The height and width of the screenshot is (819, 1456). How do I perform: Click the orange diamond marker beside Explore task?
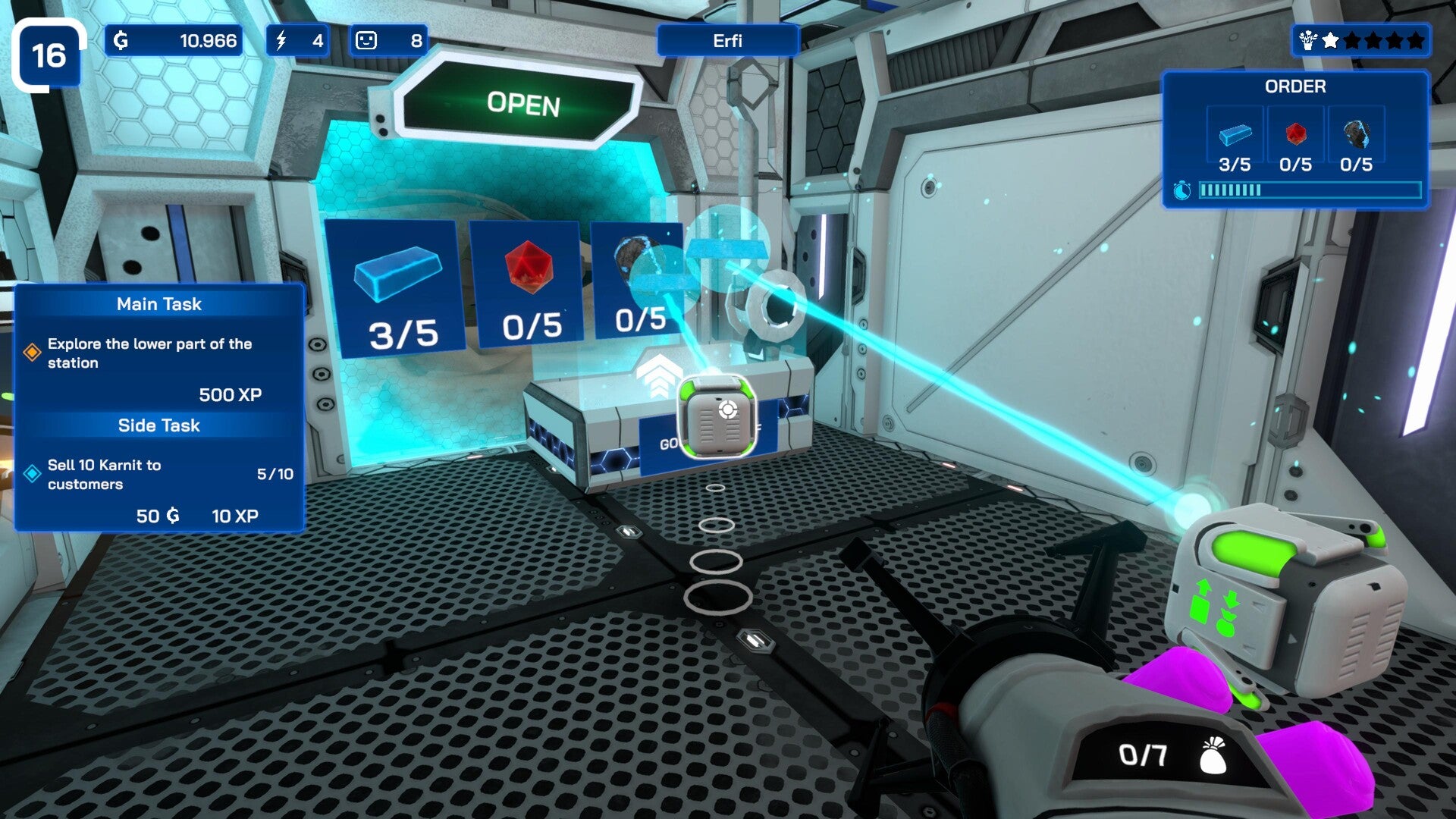pyautogui.click(x=33, y=350)
